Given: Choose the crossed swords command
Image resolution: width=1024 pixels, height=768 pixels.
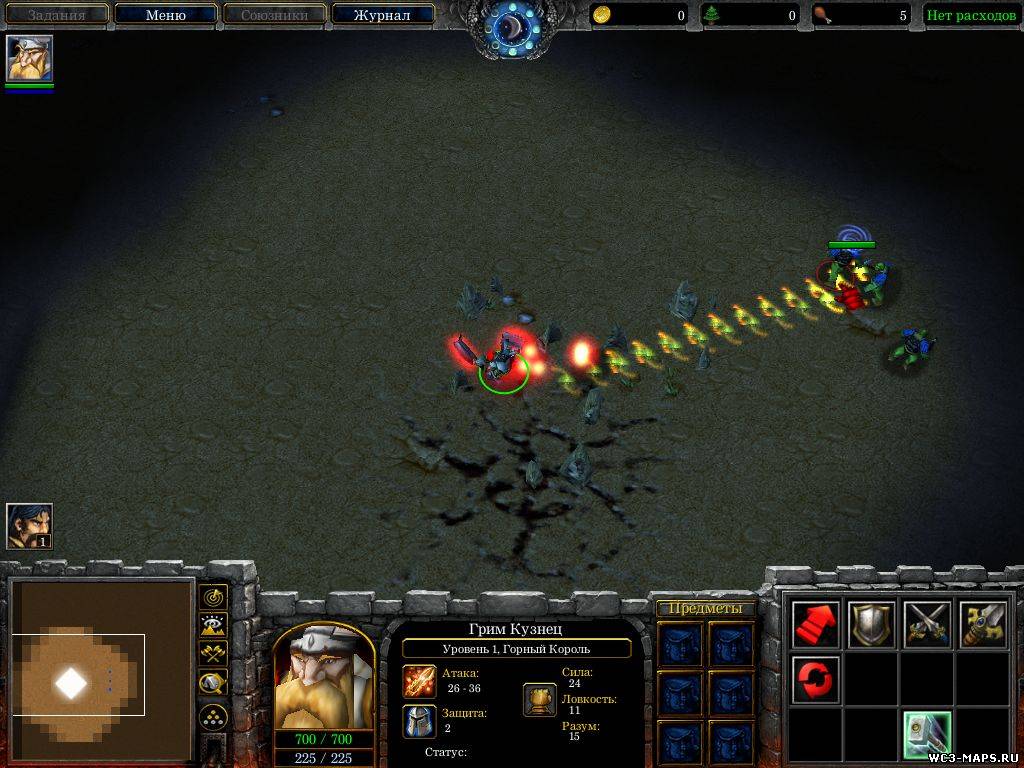Looking at the screenshot, I should 926,625.
